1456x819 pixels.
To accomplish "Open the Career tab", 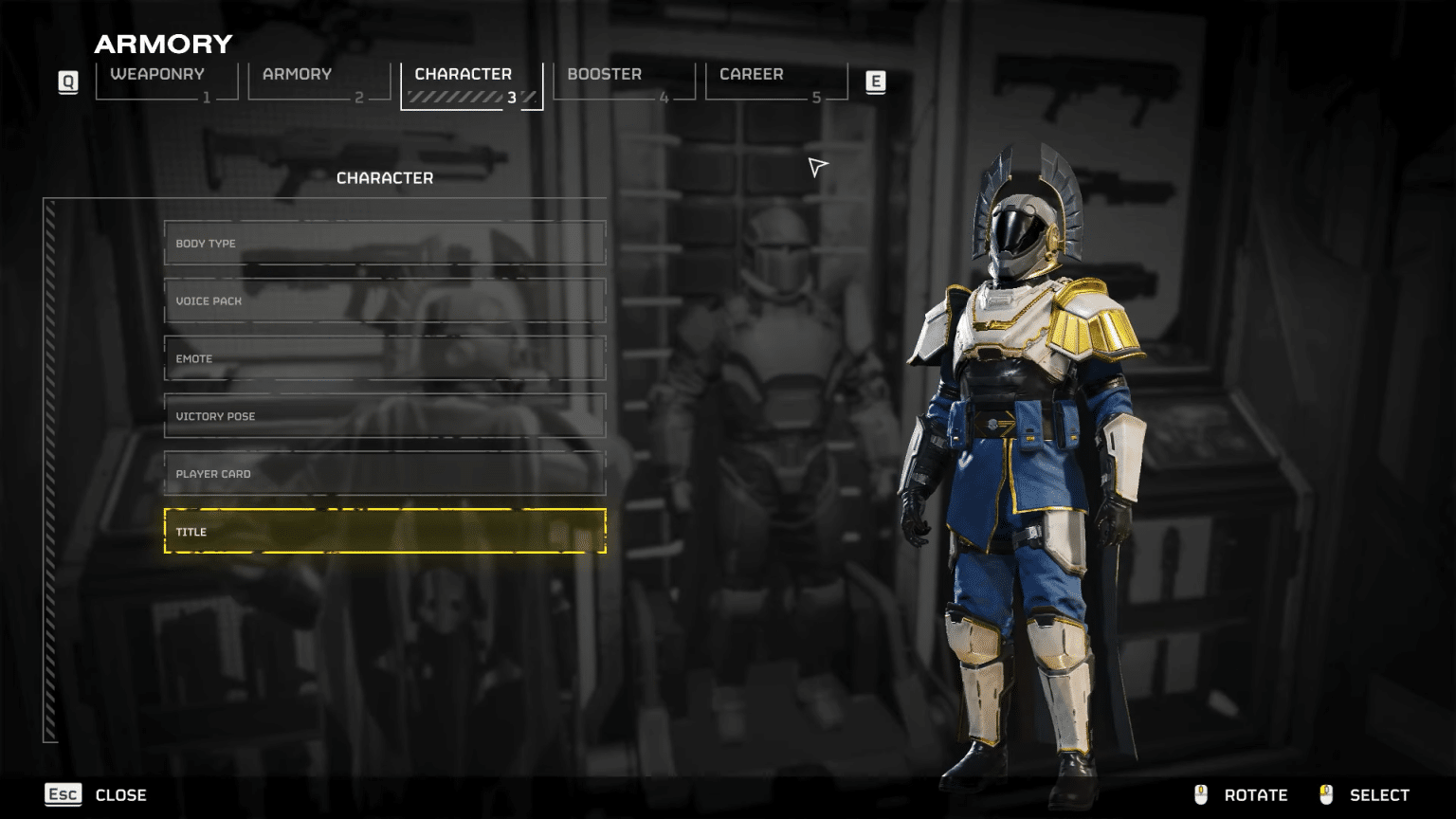I will 752,74.
